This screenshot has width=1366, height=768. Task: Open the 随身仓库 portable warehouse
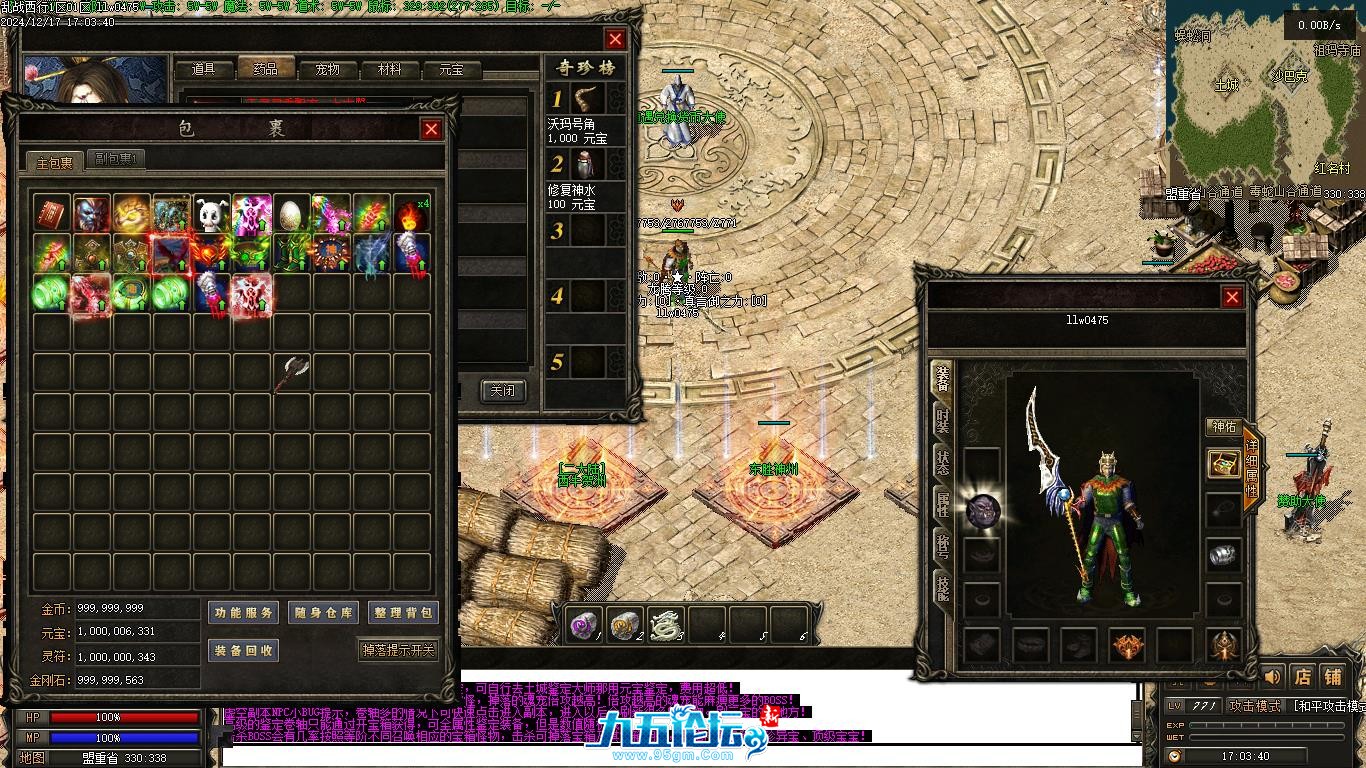(322, 613)
